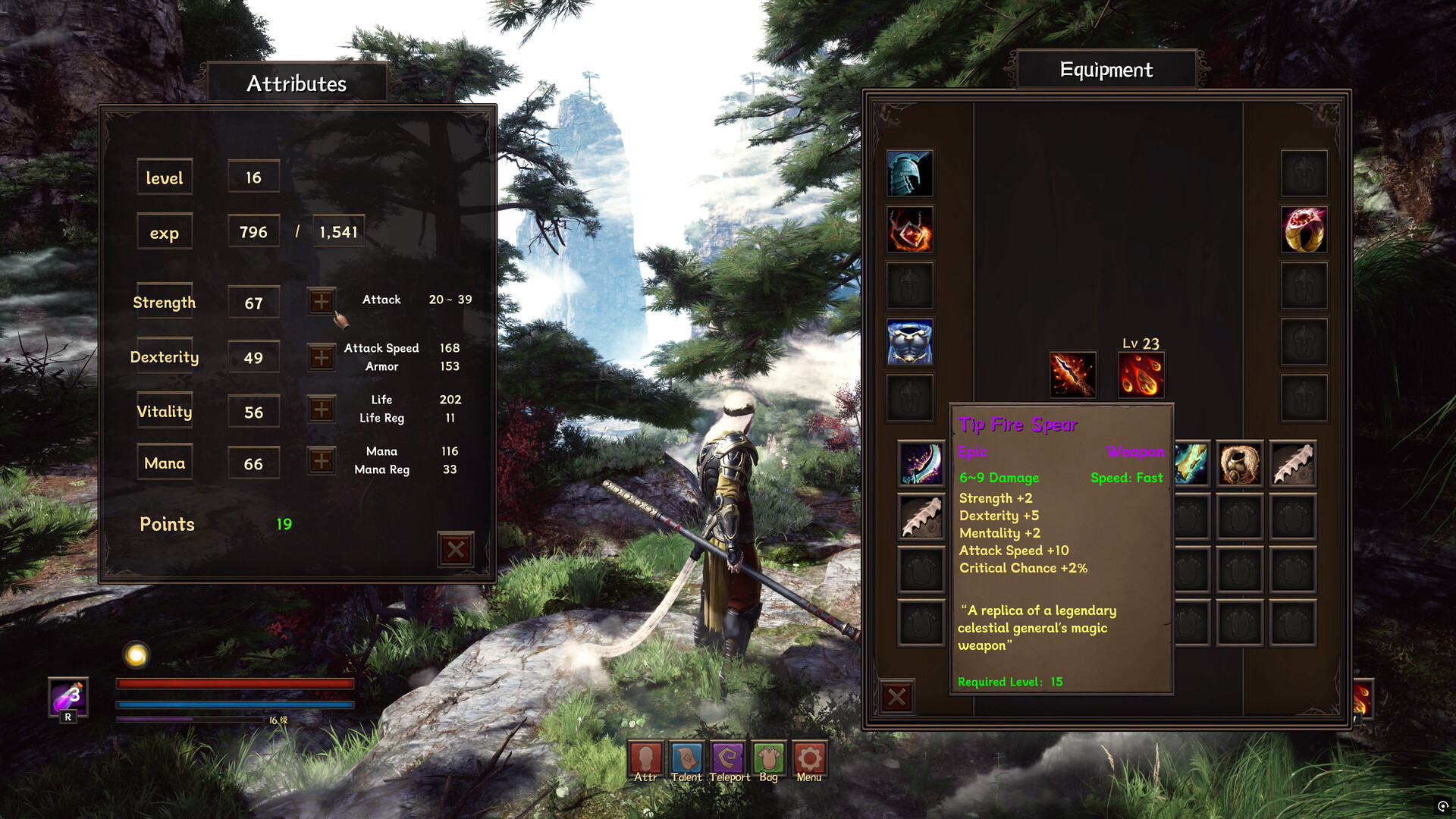Close the Equipment panel

pyautogui.click(x=897, y=697)
